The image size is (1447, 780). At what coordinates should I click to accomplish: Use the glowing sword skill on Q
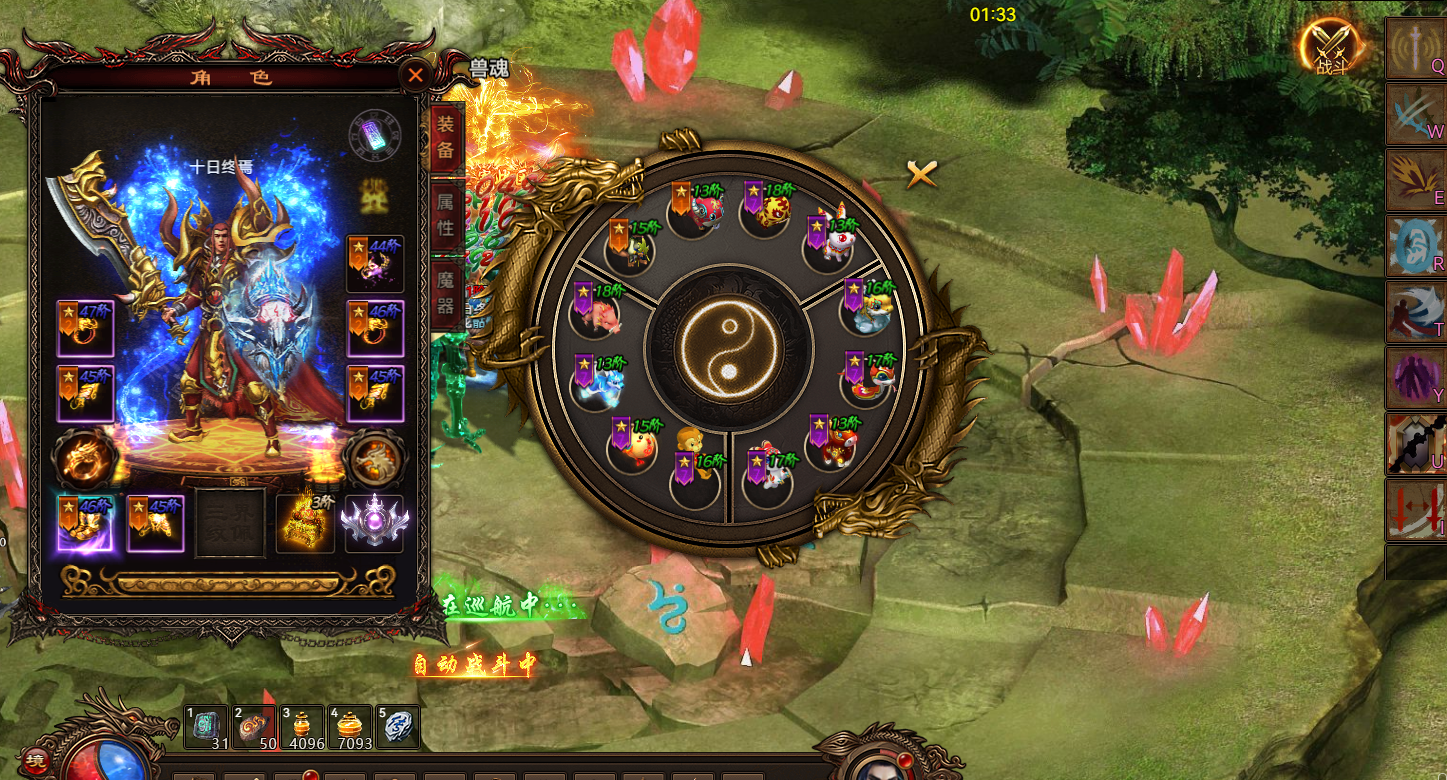point(1415,49)
